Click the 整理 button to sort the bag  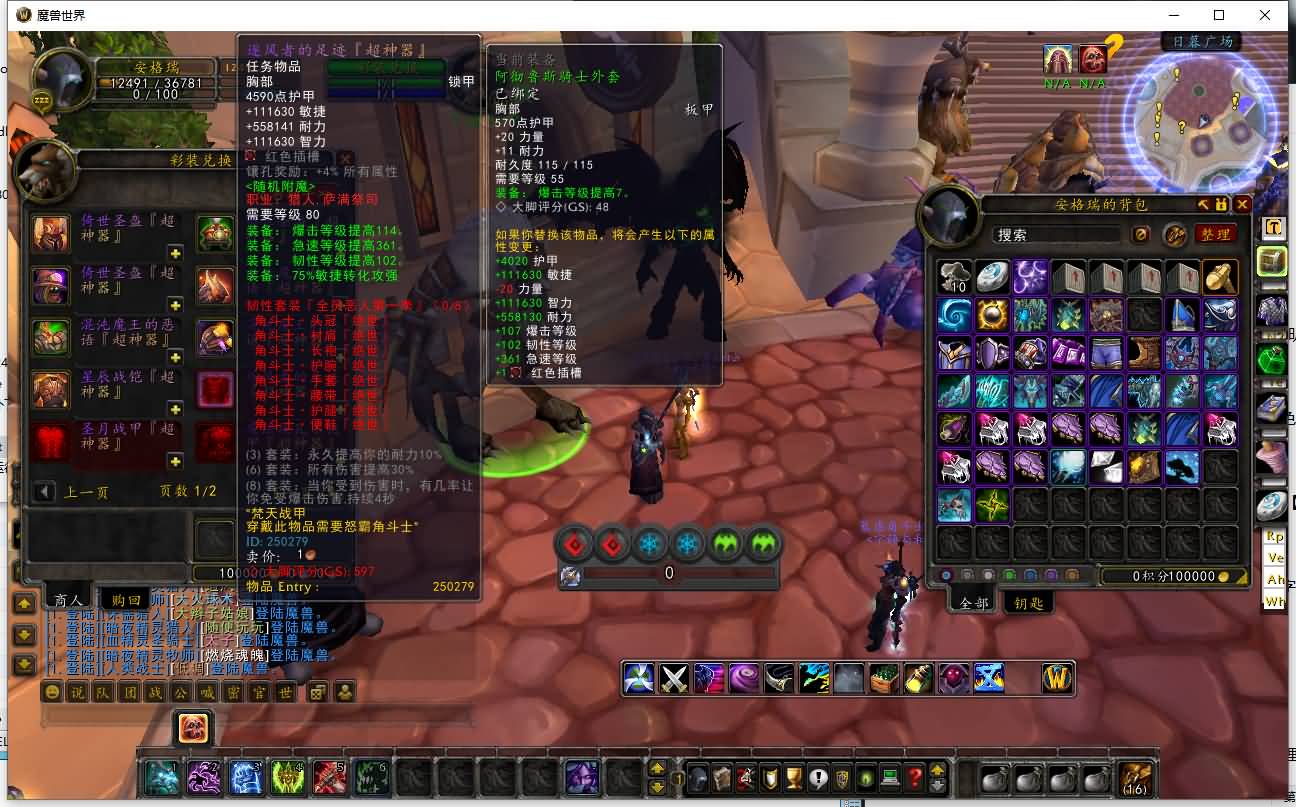(1218, 234)
